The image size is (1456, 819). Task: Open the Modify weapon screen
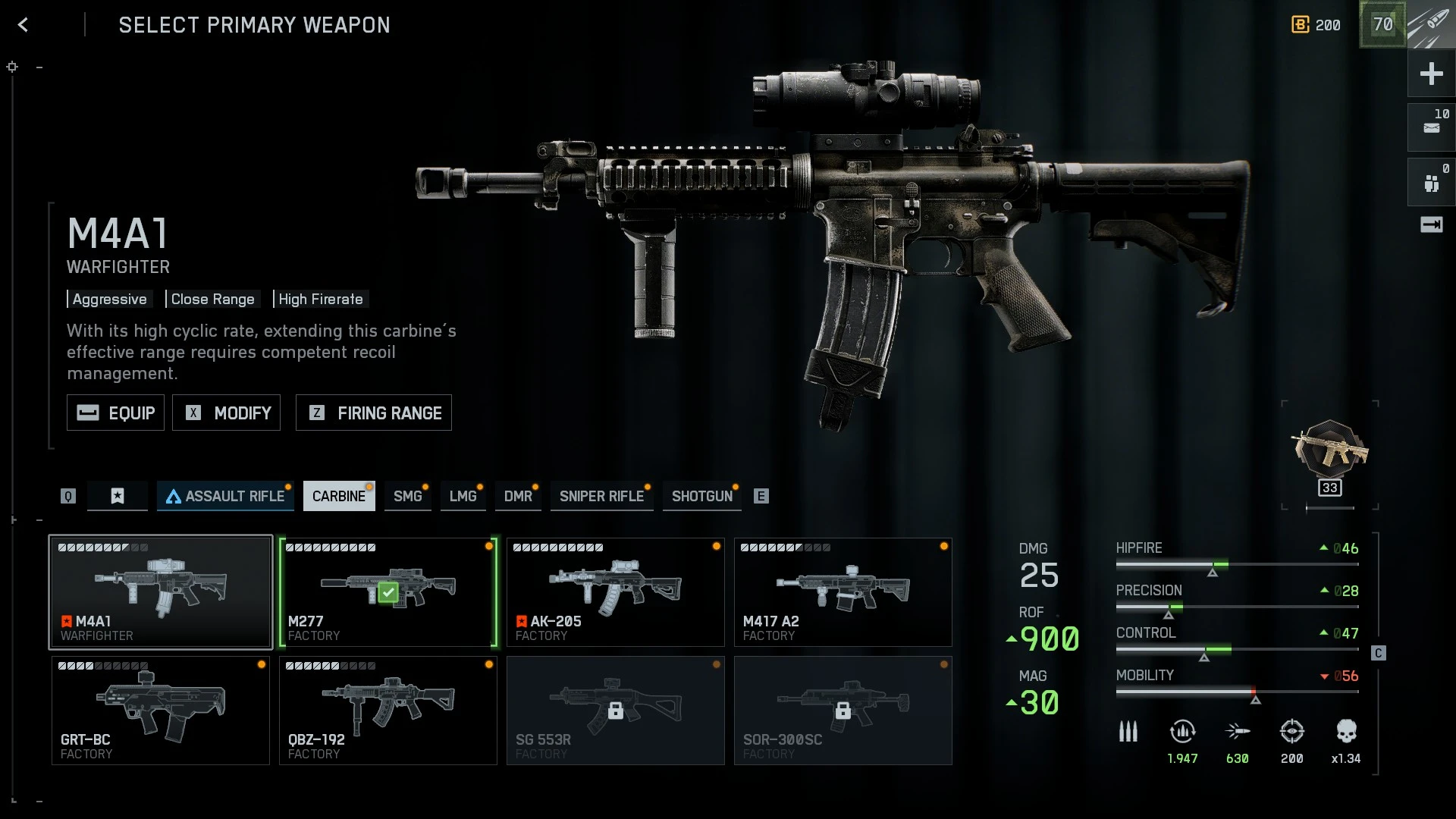226,413
